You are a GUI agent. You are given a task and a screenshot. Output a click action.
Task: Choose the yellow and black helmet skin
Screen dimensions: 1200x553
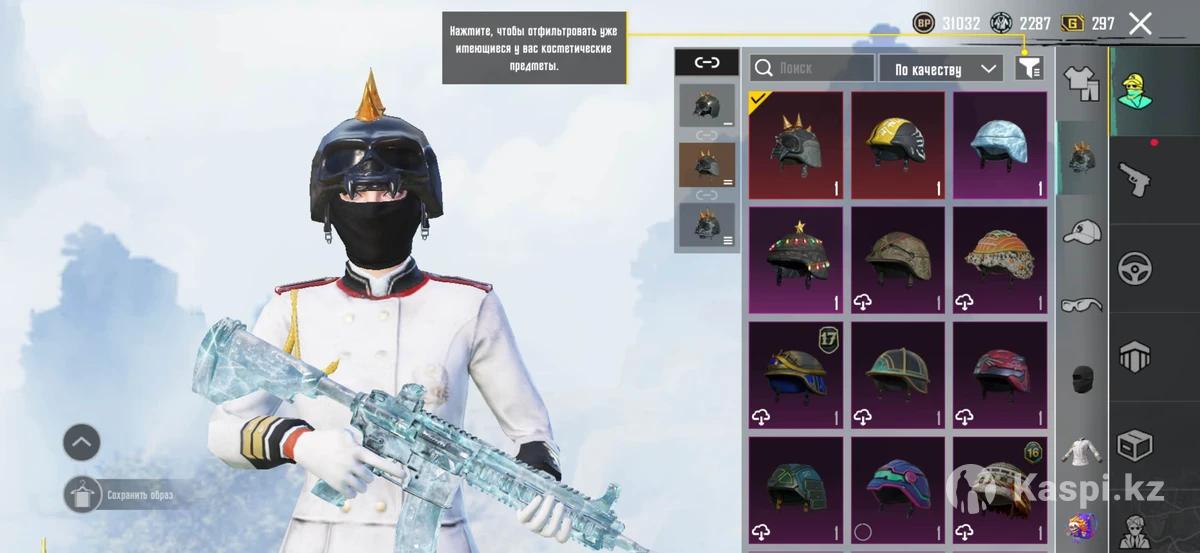tap(898, 146)
